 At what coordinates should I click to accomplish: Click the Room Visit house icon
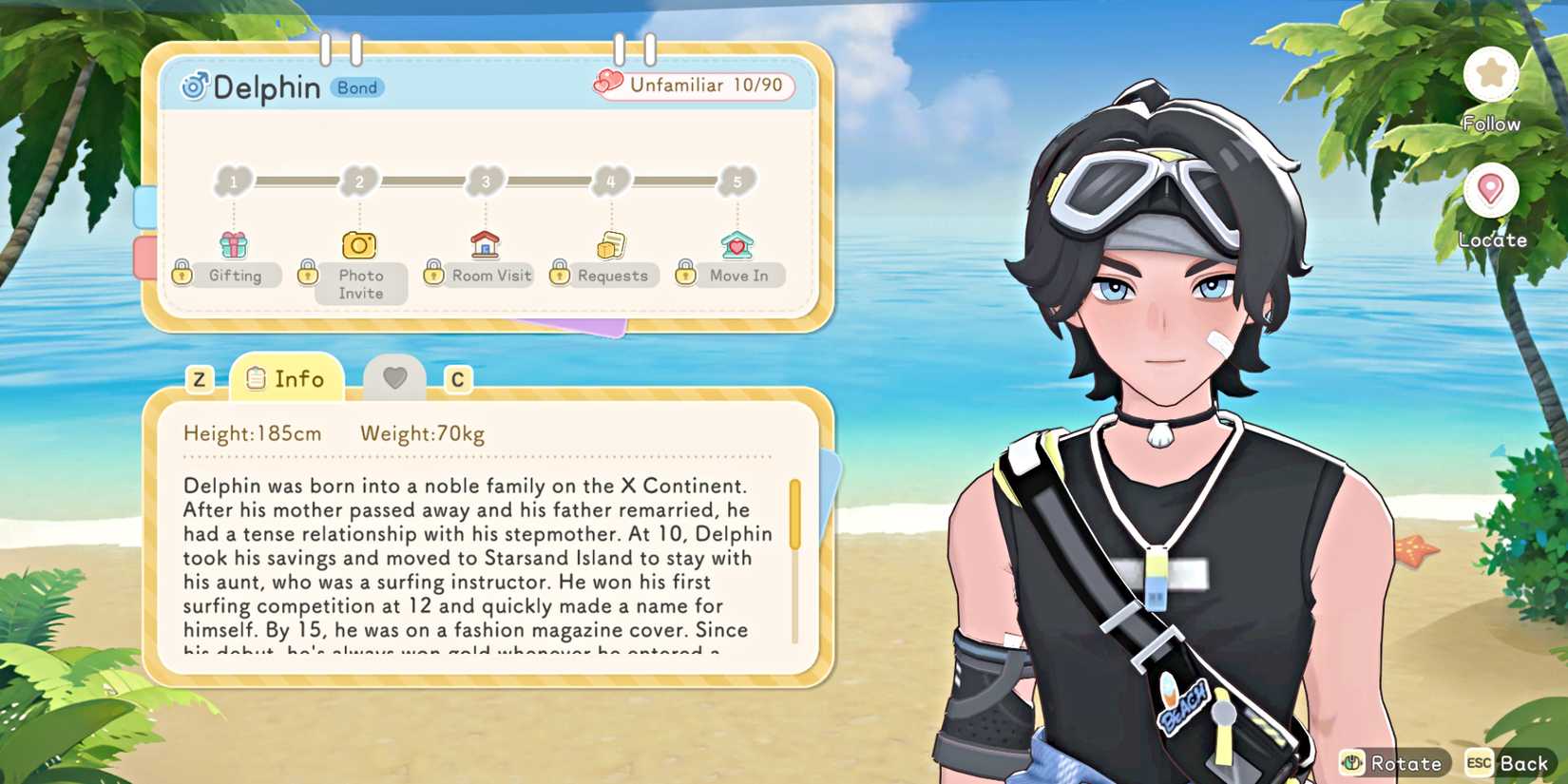(486, 242)
